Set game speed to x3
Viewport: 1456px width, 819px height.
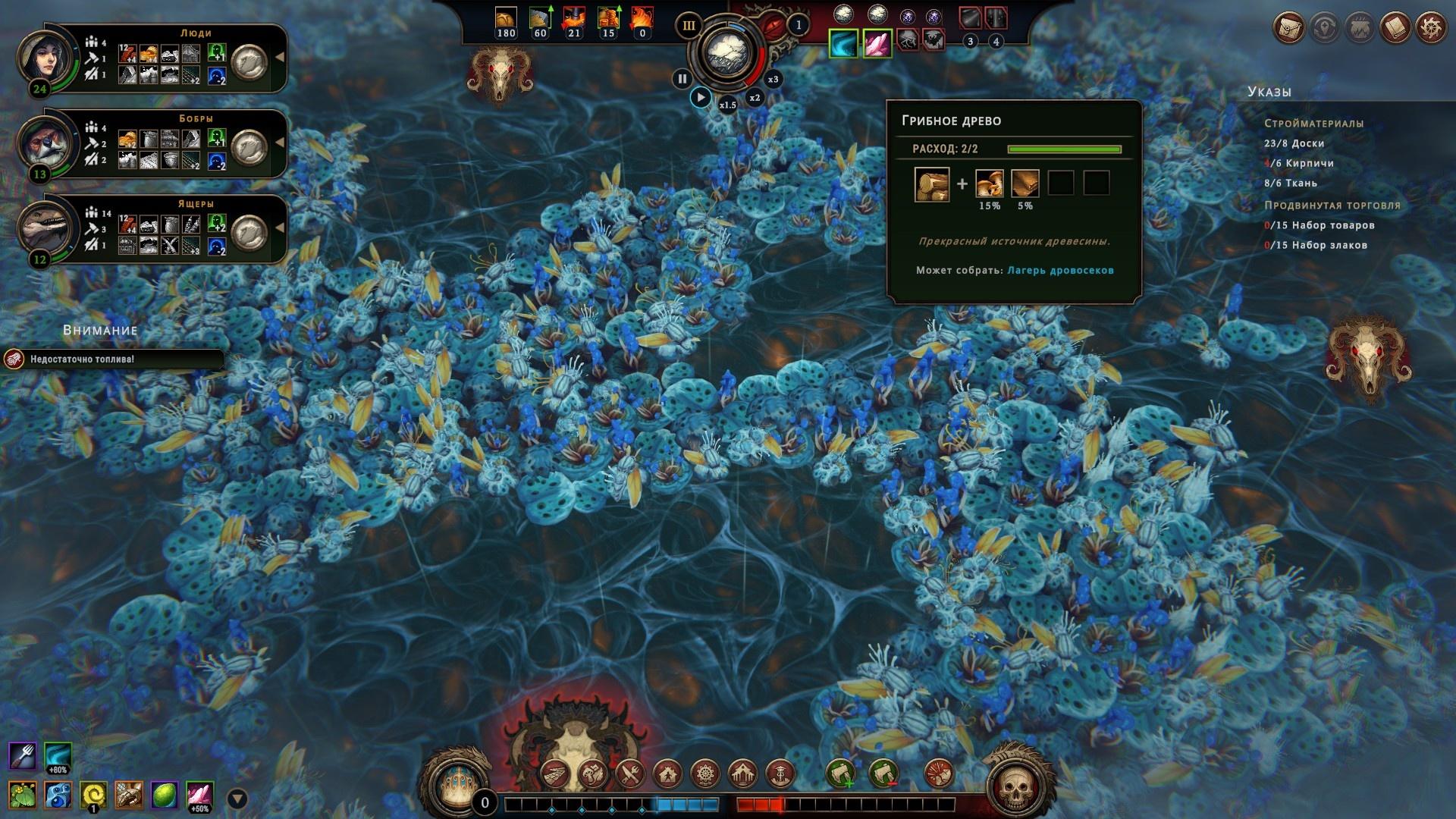773,79
